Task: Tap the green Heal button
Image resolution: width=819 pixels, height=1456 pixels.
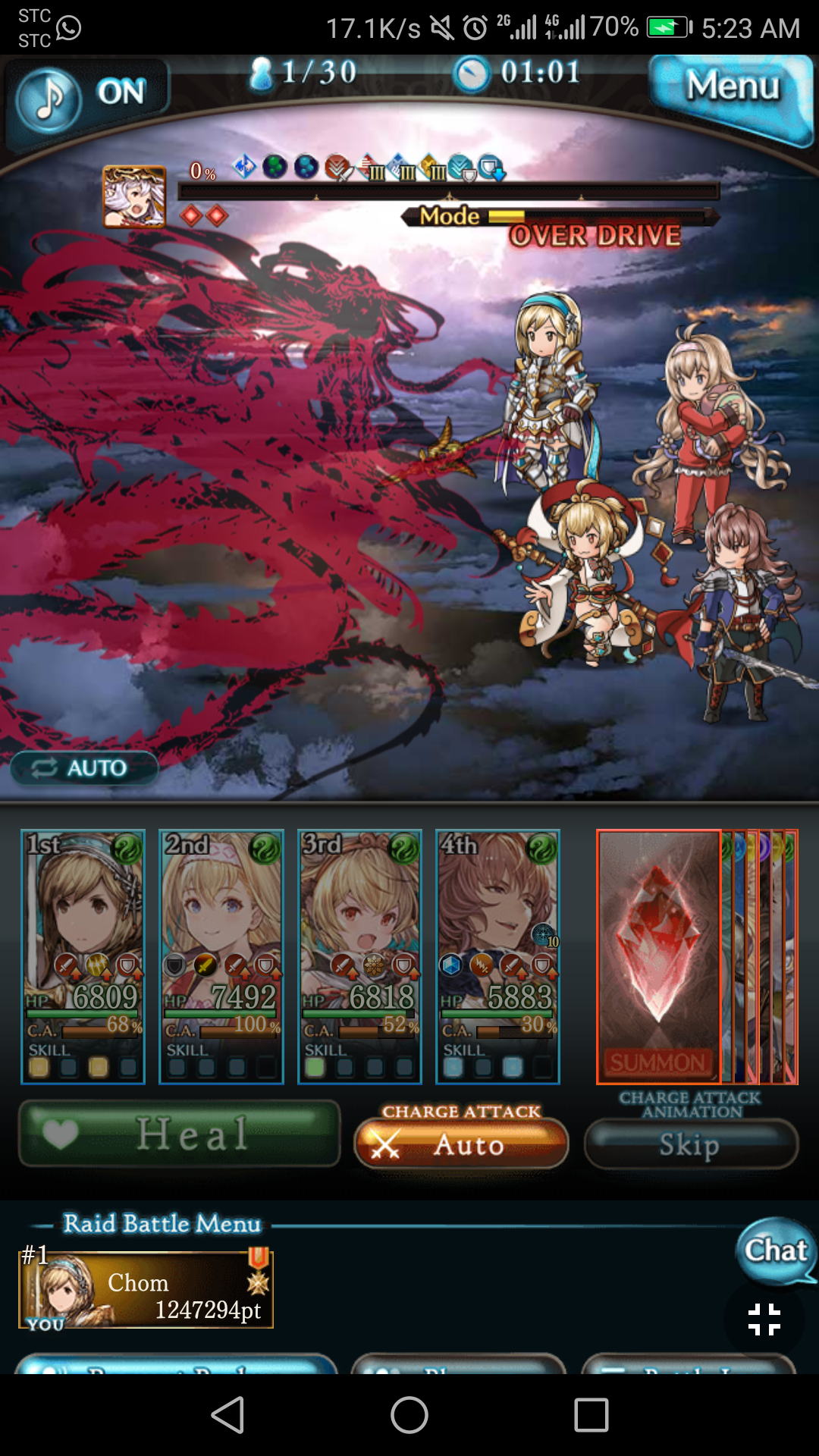Action: point(180,1134)
